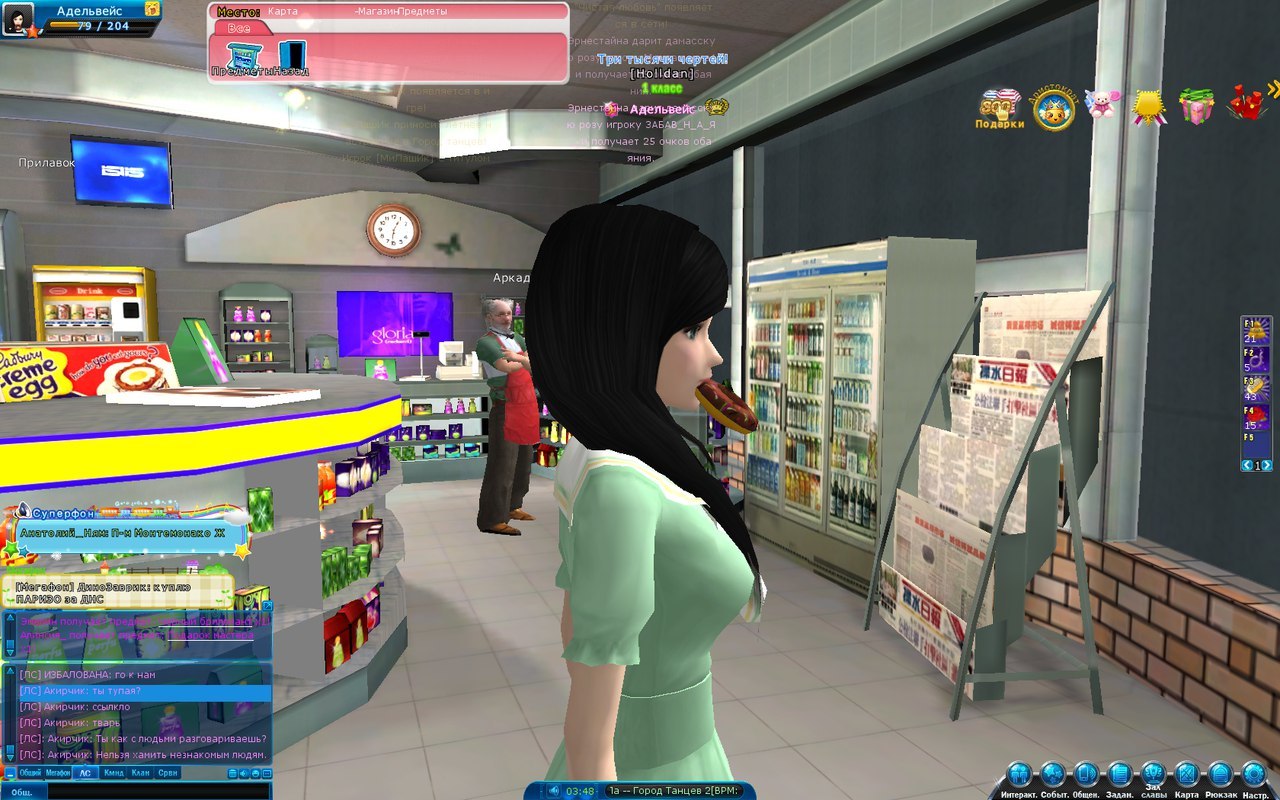Open the Рюкзак backpack button
The height and width of the screenshot is (800, 1280).
[1220, 774]
